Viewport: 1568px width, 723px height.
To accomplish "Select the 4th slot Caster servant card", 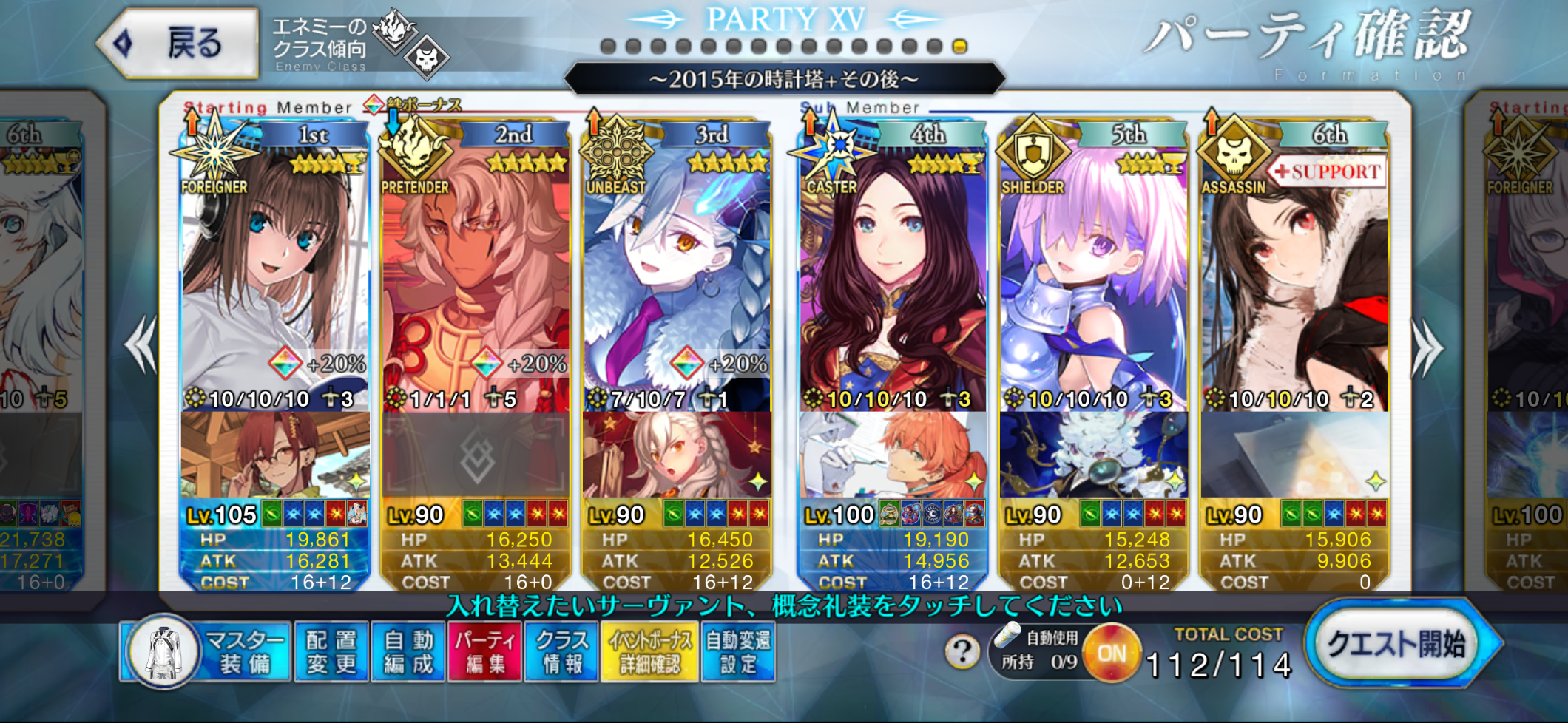I will click(892, 281).
